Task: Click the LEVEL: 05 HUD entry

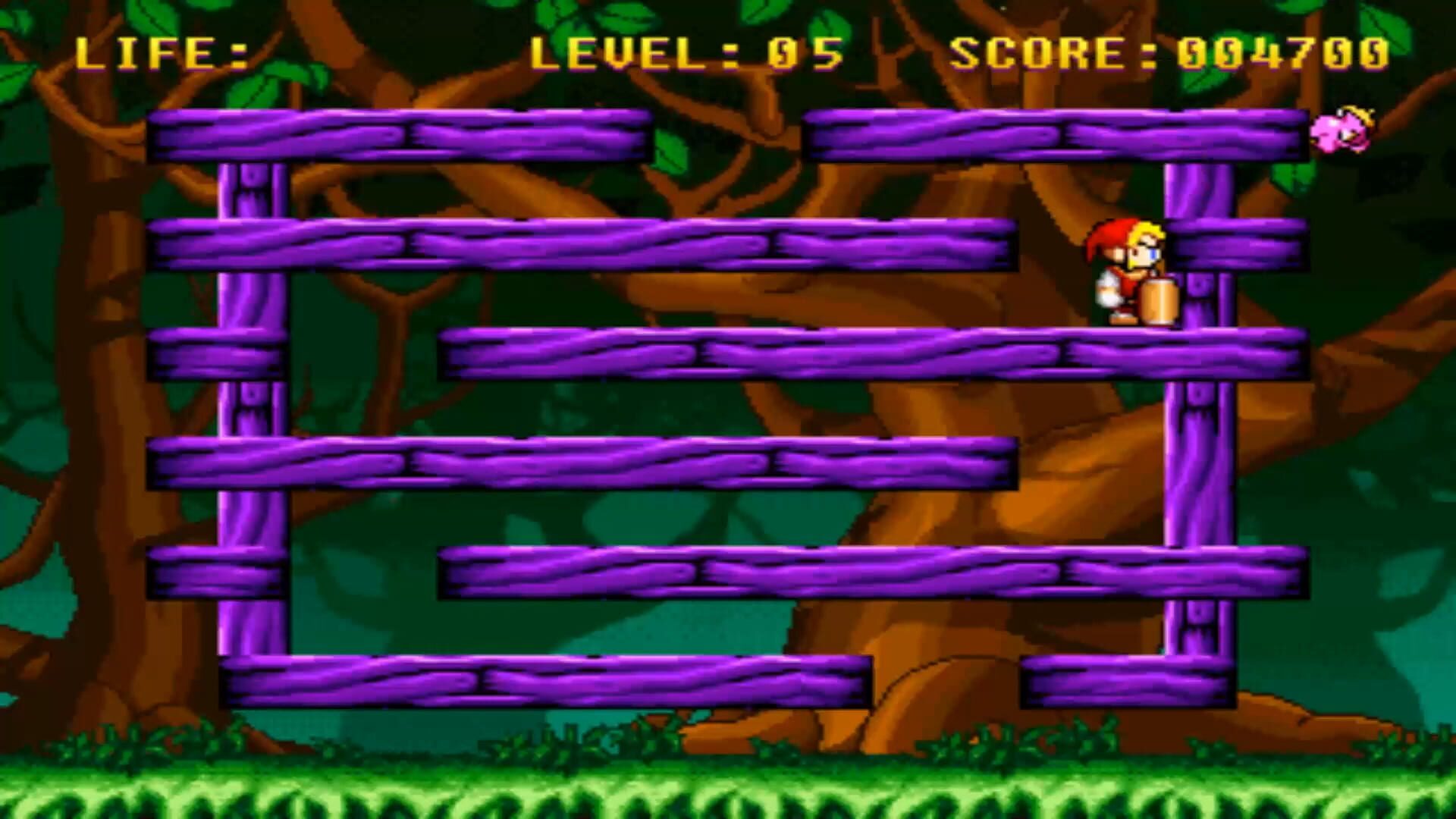Action: click(x=690, y=53)
